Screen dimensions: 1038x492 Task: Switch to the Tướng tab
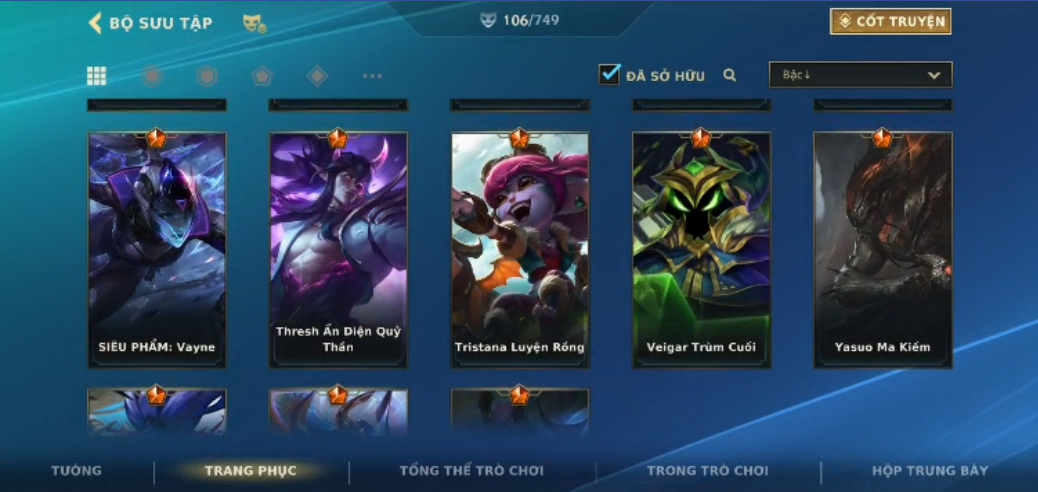tap(77, 470)
